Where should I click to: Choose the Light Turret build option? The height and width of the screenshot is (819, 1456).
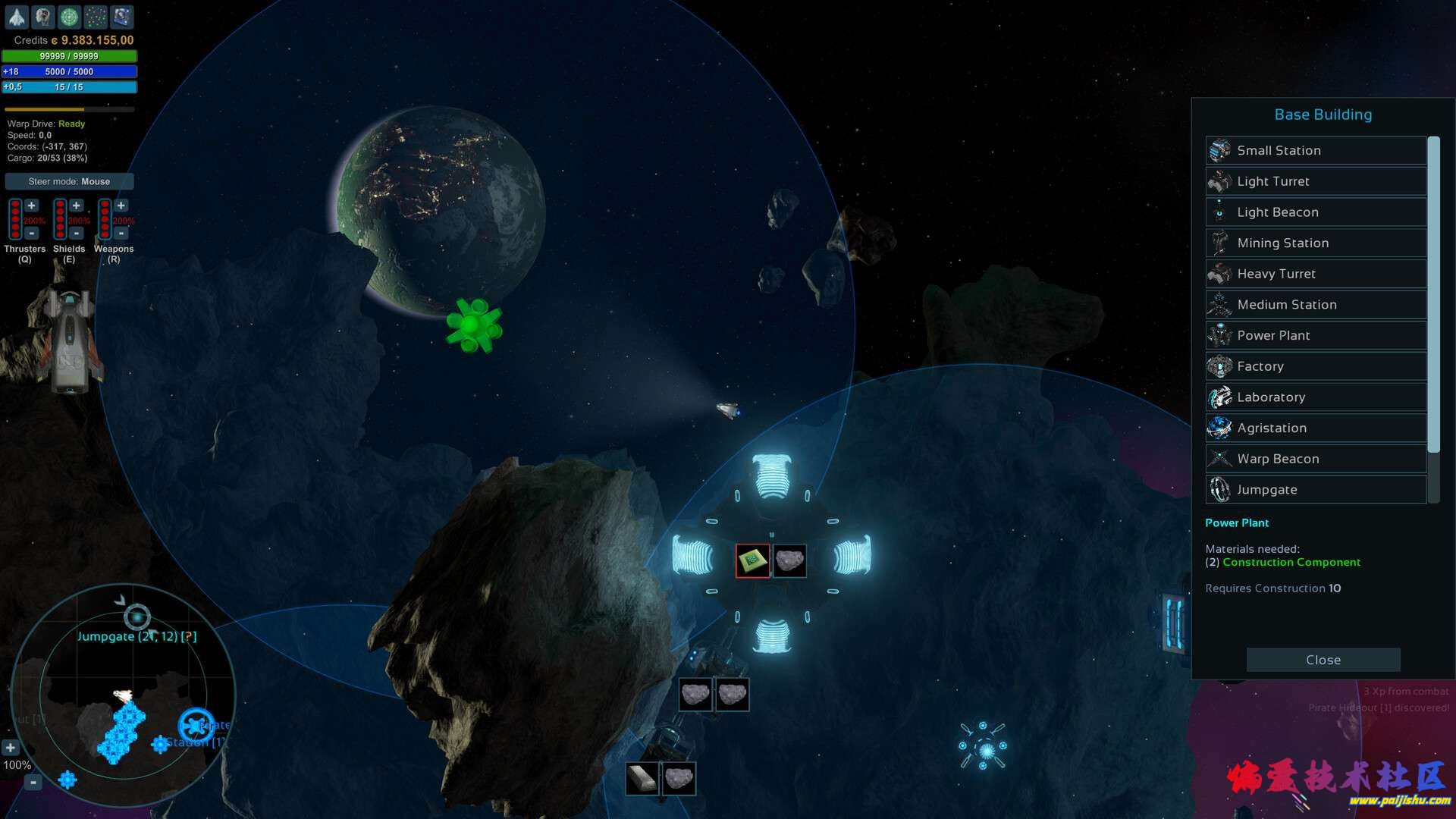click(1316, 181)
